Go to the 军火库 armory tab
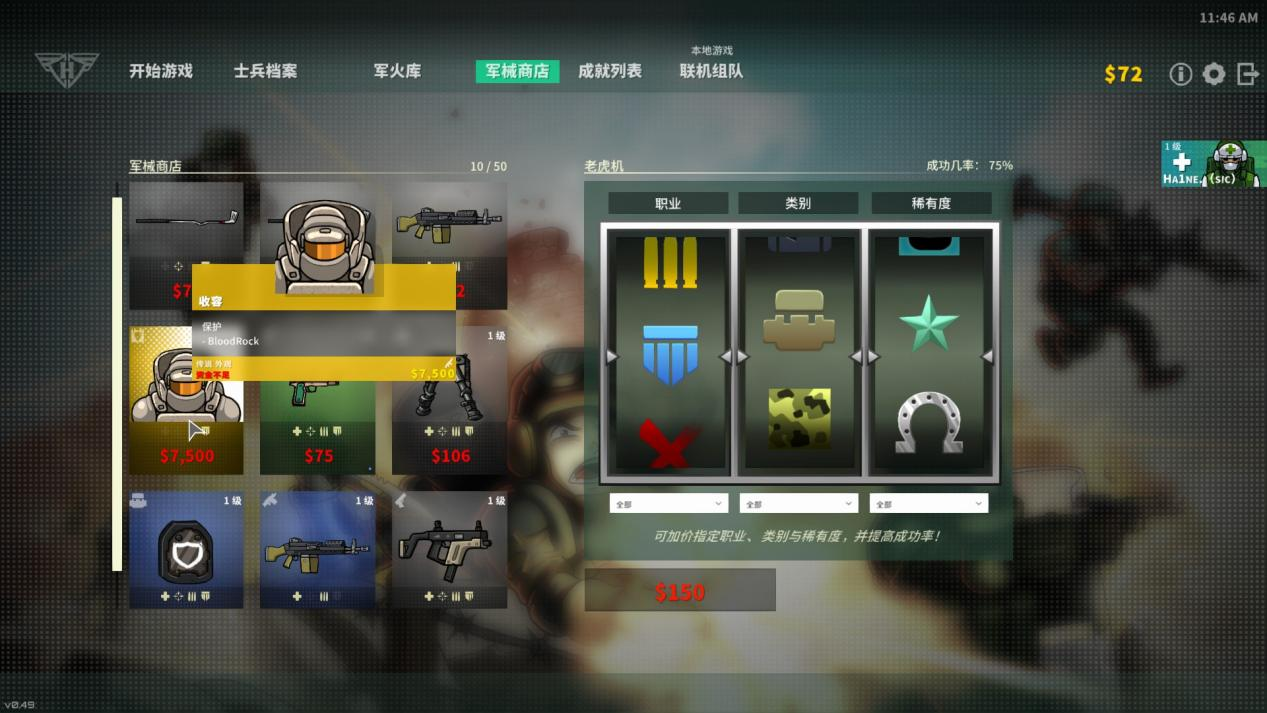Image resolution: width=1267 pixels, height=713 pixels. pyautogui.click(x=397, y=71)
